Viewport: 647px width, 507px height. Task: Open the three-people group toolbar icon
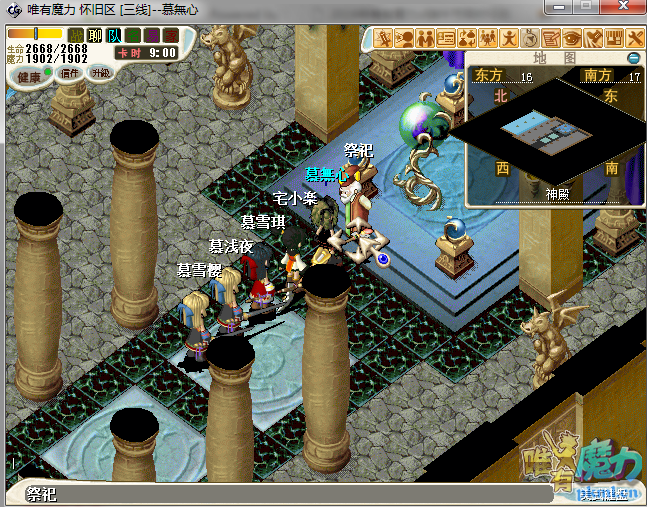point(489,39)
